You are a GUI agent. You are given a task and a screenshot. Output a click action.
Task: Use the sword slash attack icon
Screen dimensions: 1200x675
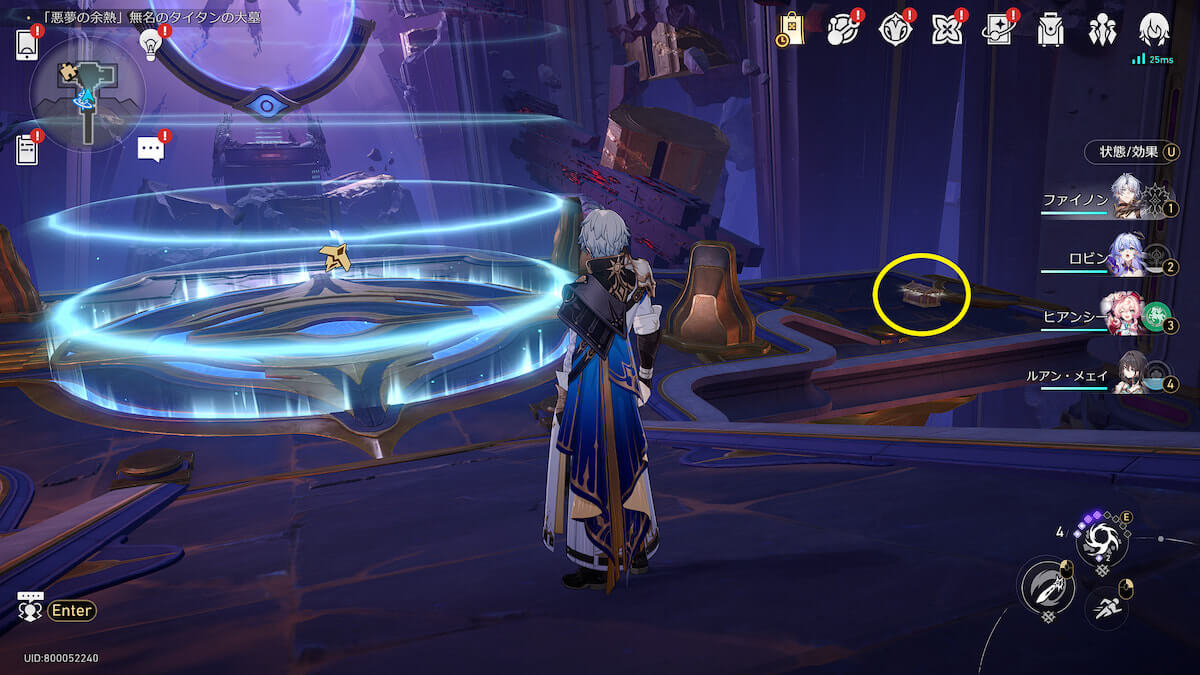coord(1046,586)
